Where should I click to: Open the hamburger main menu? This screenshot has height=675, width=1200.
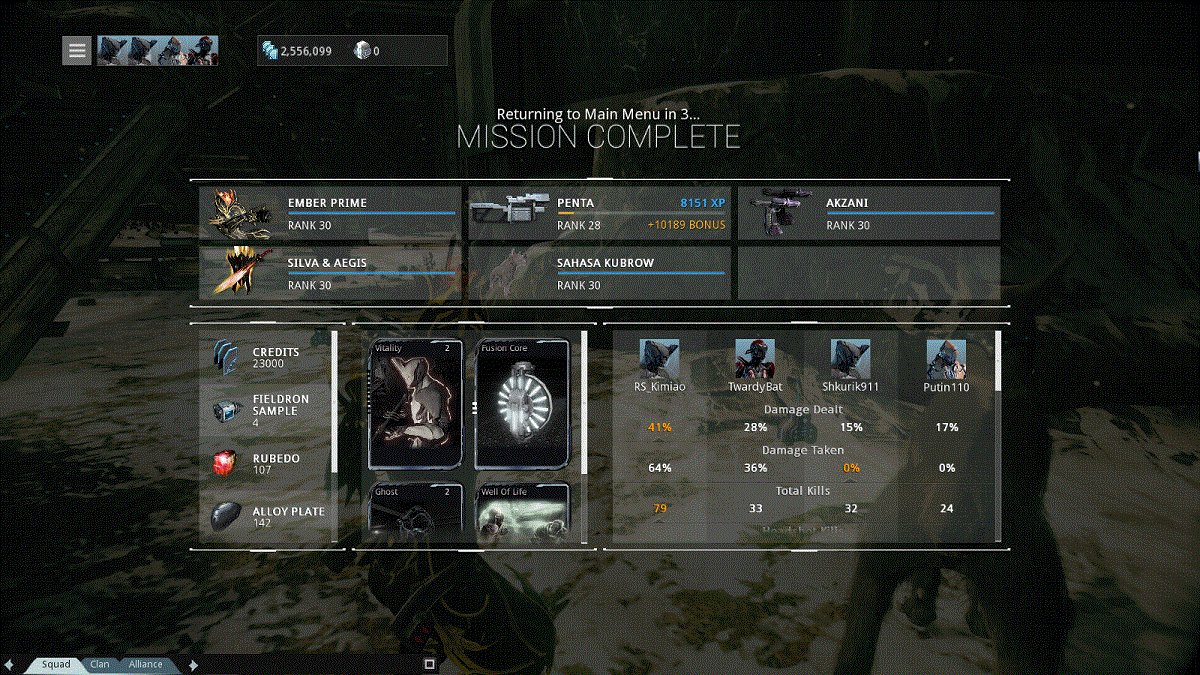tap(77, 50)
